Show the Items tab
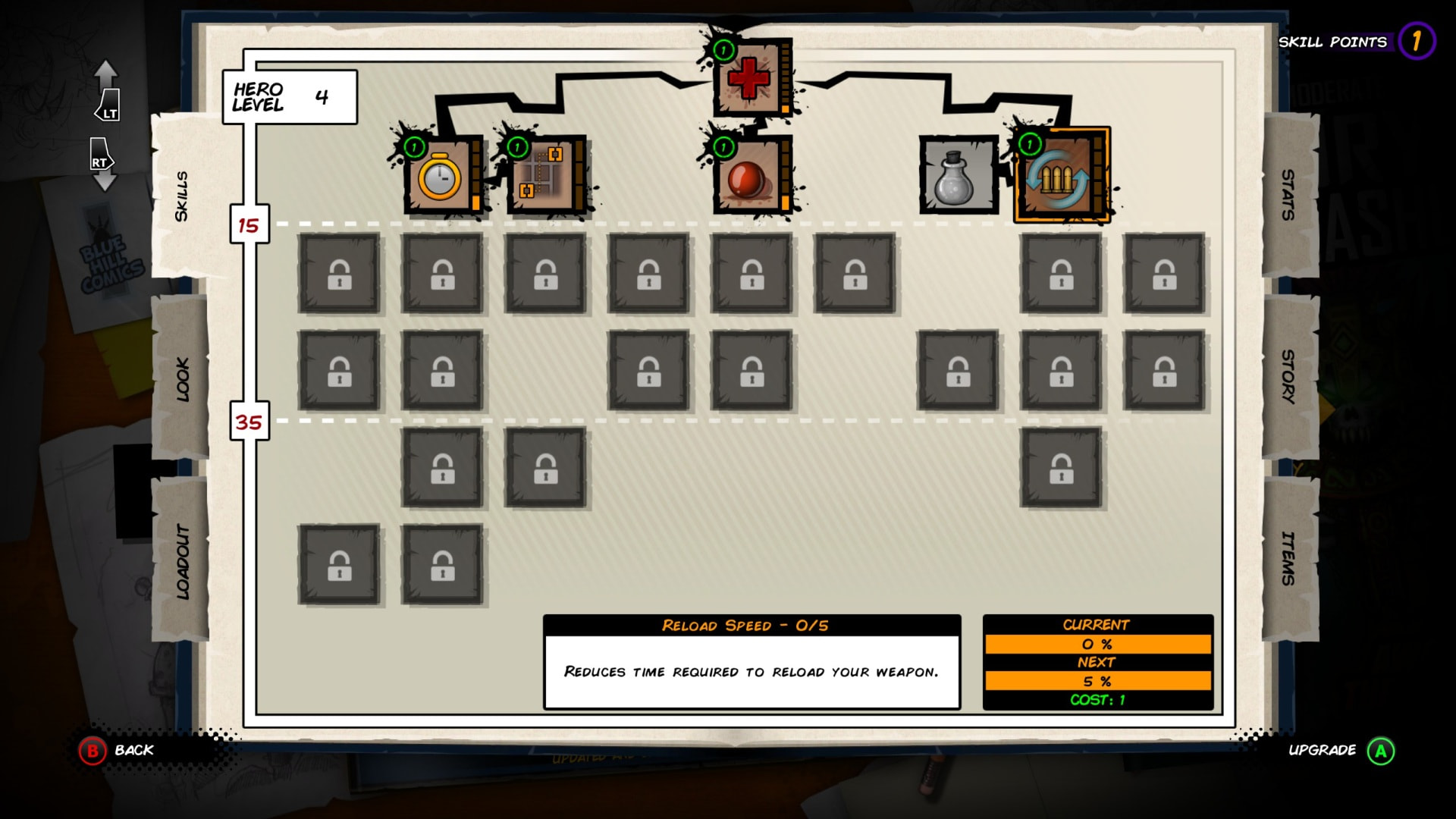Screen dimensions: 1456x819 tap(1289, 559)
